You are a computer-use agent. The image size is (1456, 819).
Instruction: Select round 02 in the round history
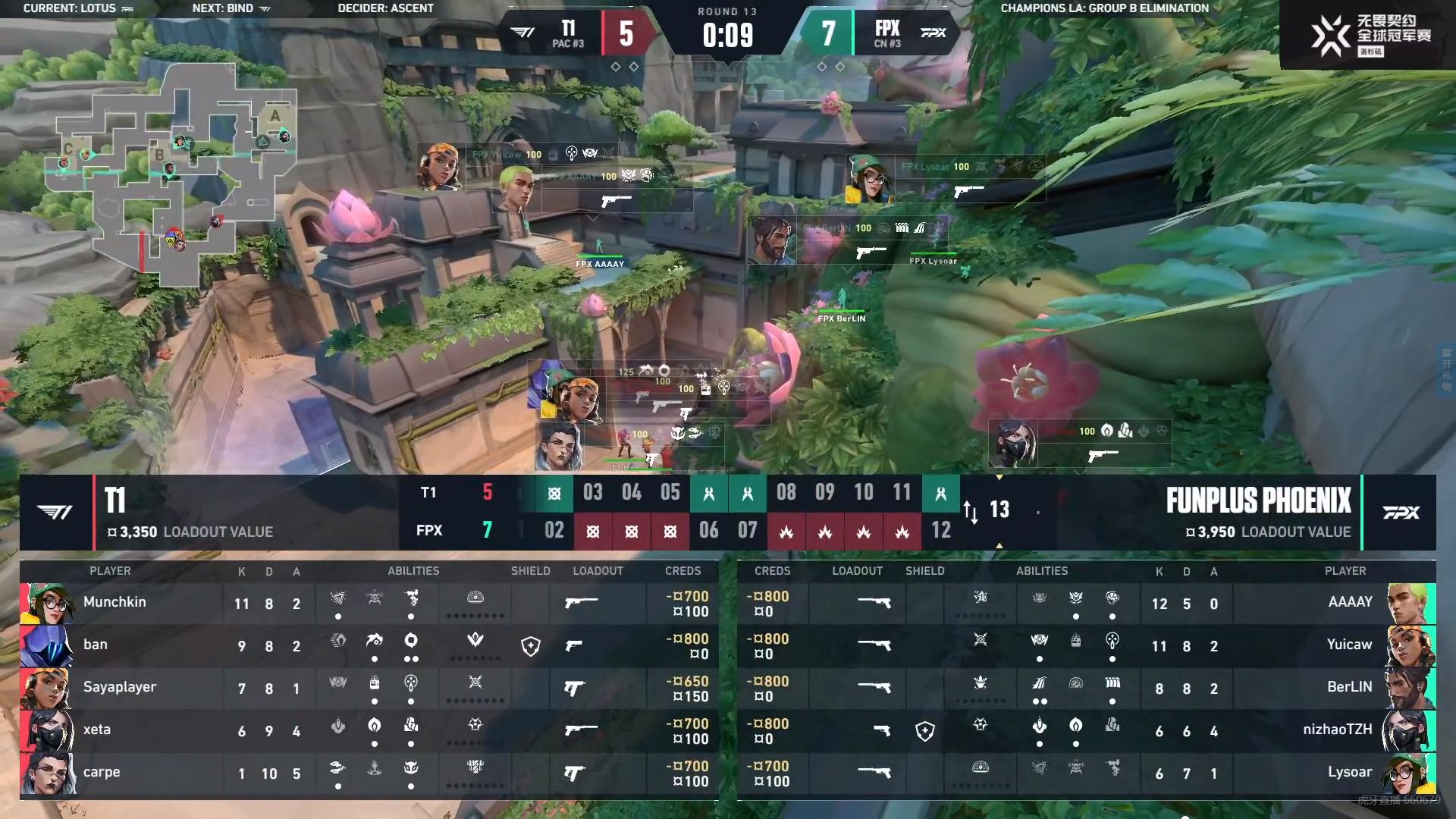click(554, 530)
